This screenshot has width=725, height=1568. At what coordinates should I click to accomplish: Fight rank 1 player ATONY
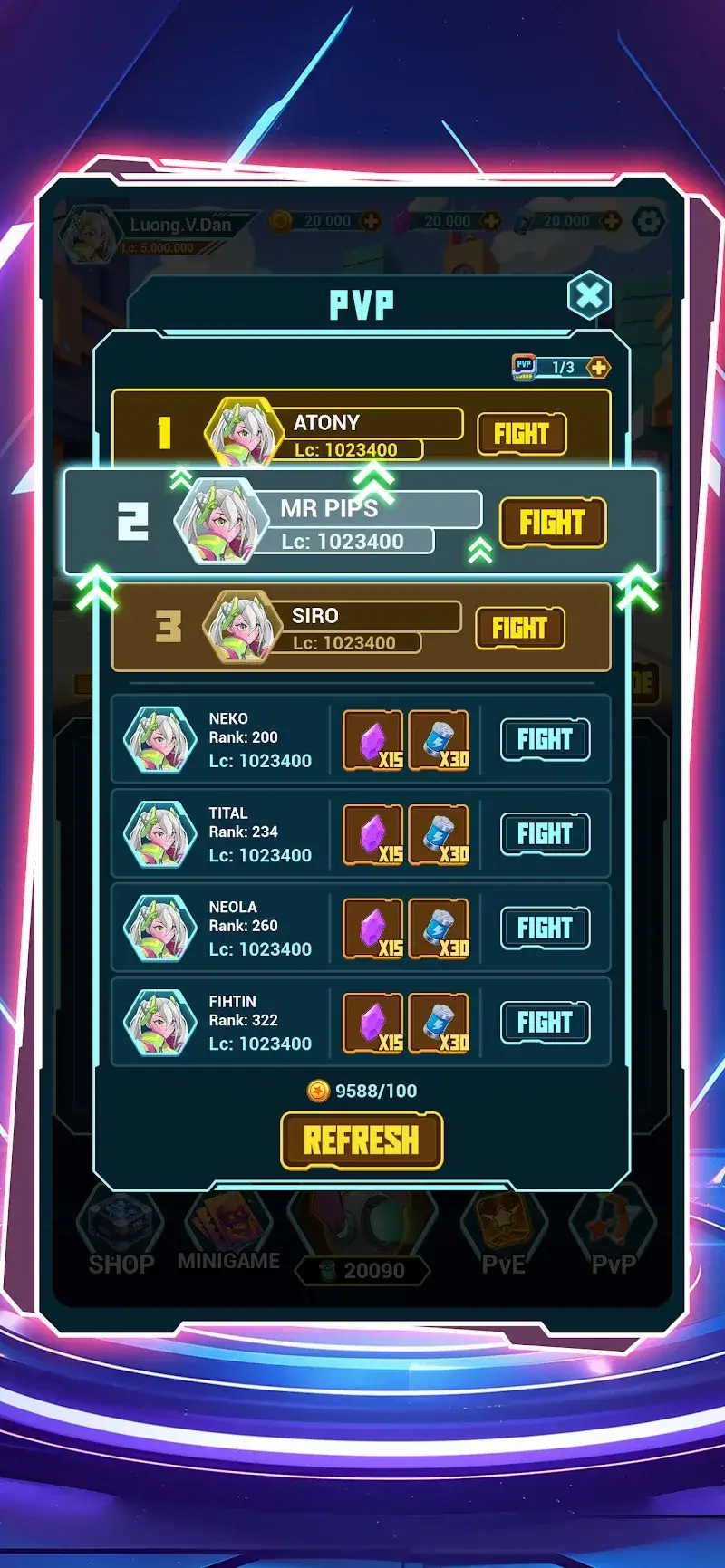[x=521, y=434]
